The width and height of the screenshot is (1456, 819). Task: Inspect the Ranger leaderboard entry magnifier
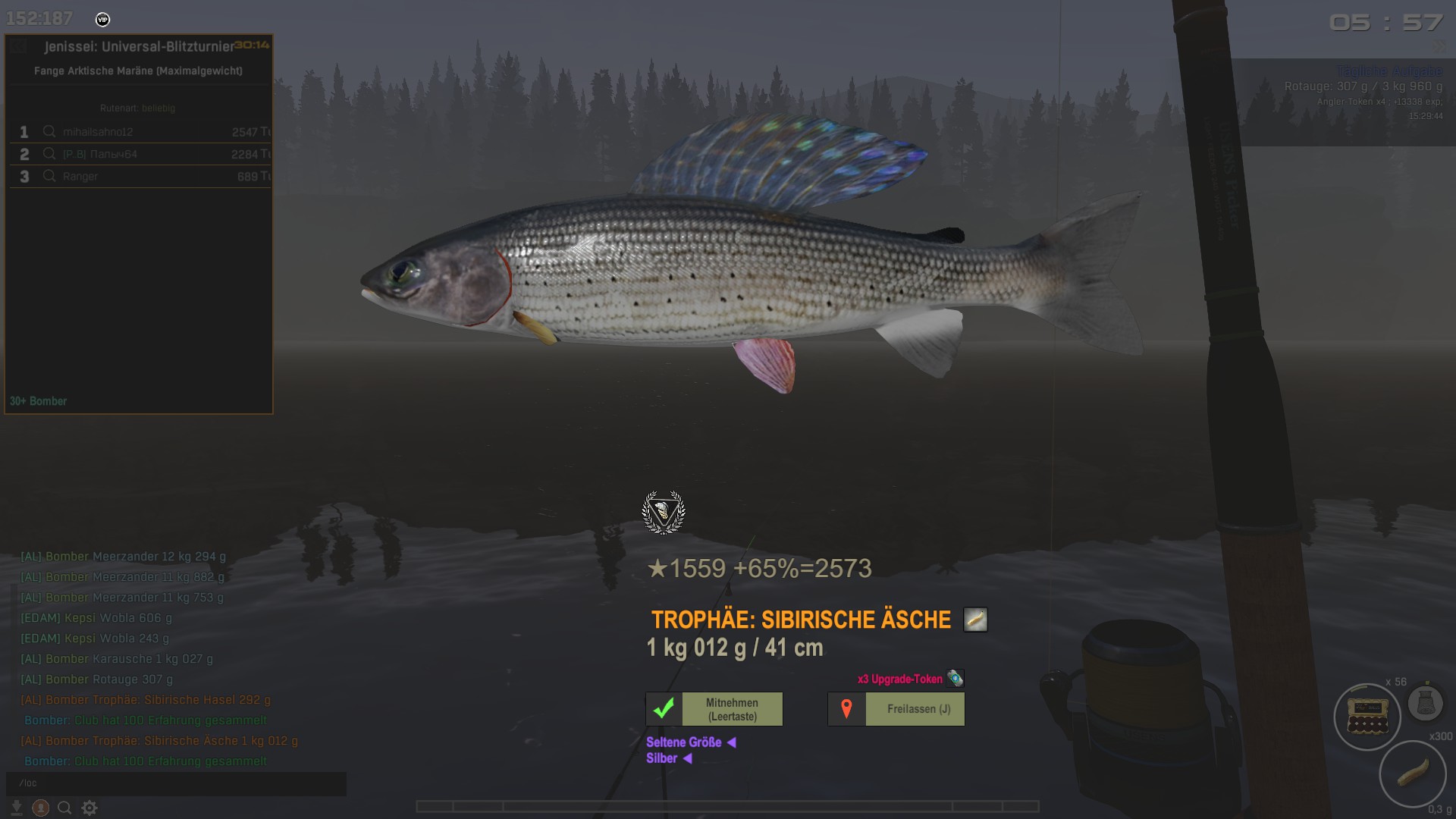point(49,177)
